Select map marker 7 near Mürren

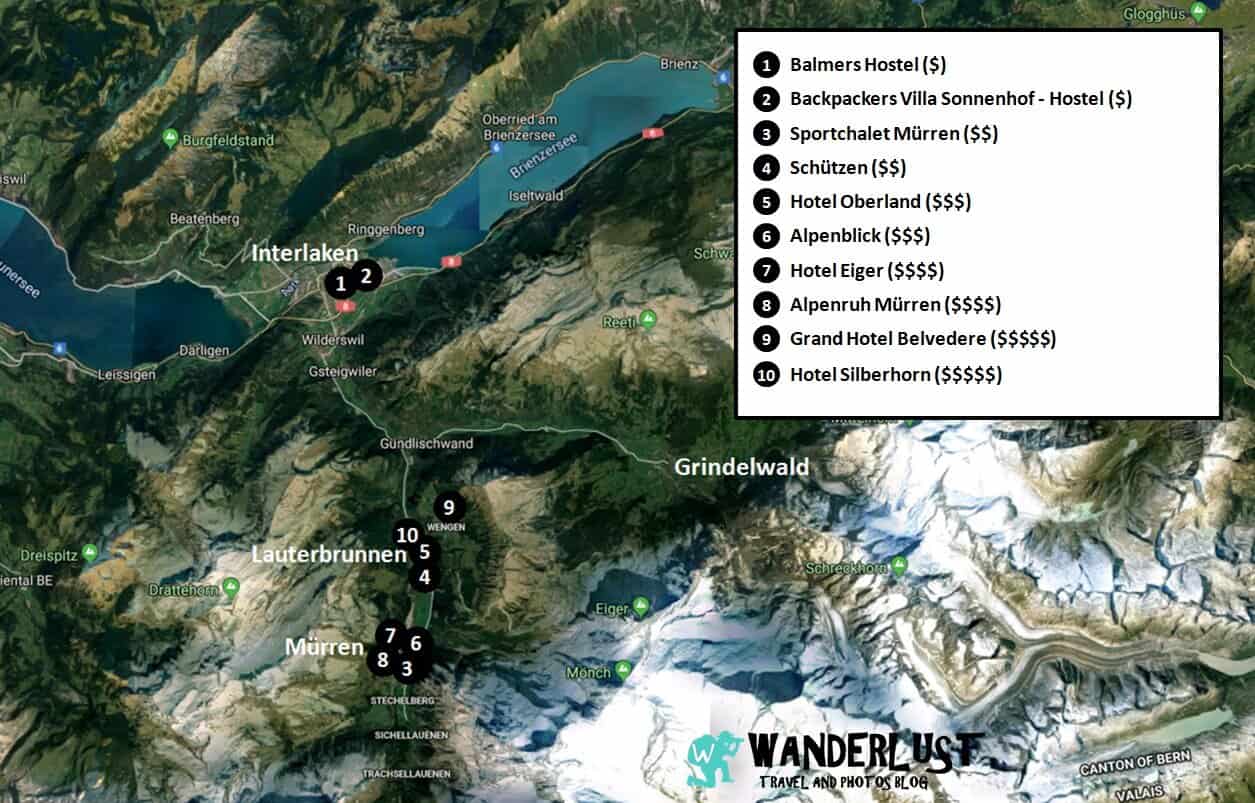click(x=390, y=635)
